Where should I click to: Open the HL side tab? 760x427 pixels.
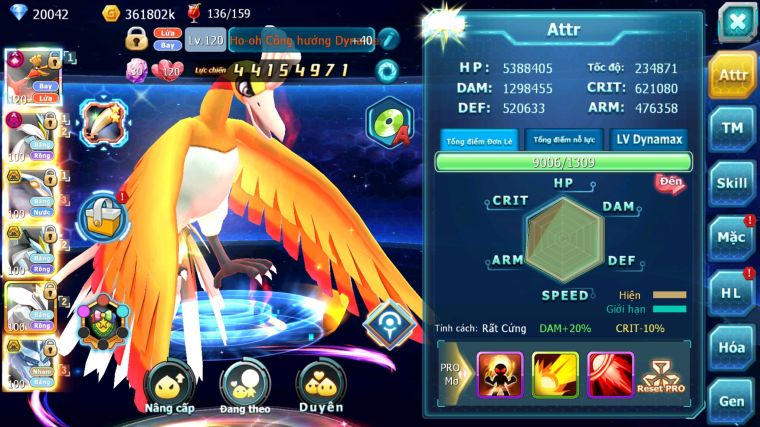[x=732, y=293]
